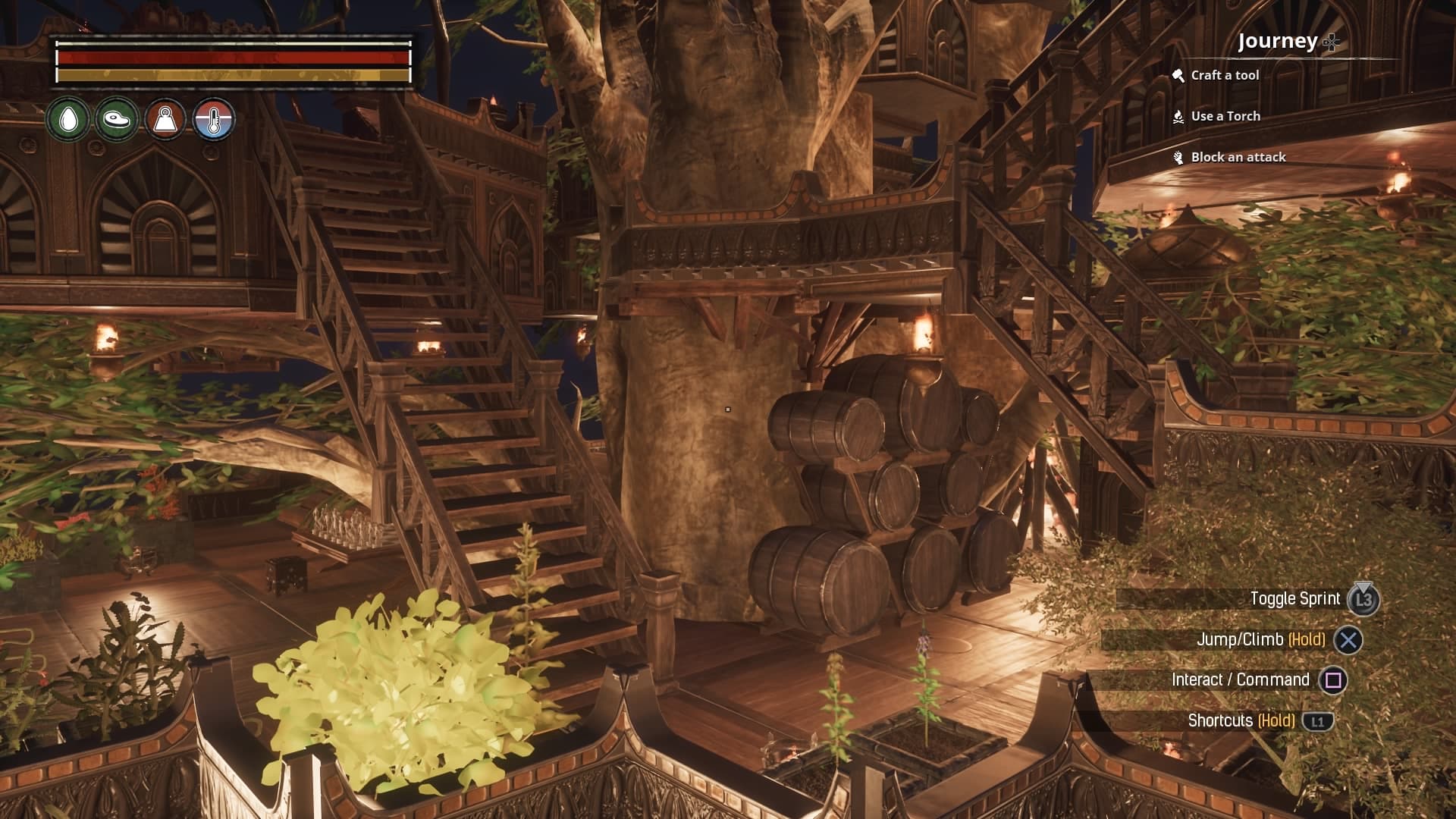
Task: Select the Craft a tool objective
Action: click(x=1224, y=75)
